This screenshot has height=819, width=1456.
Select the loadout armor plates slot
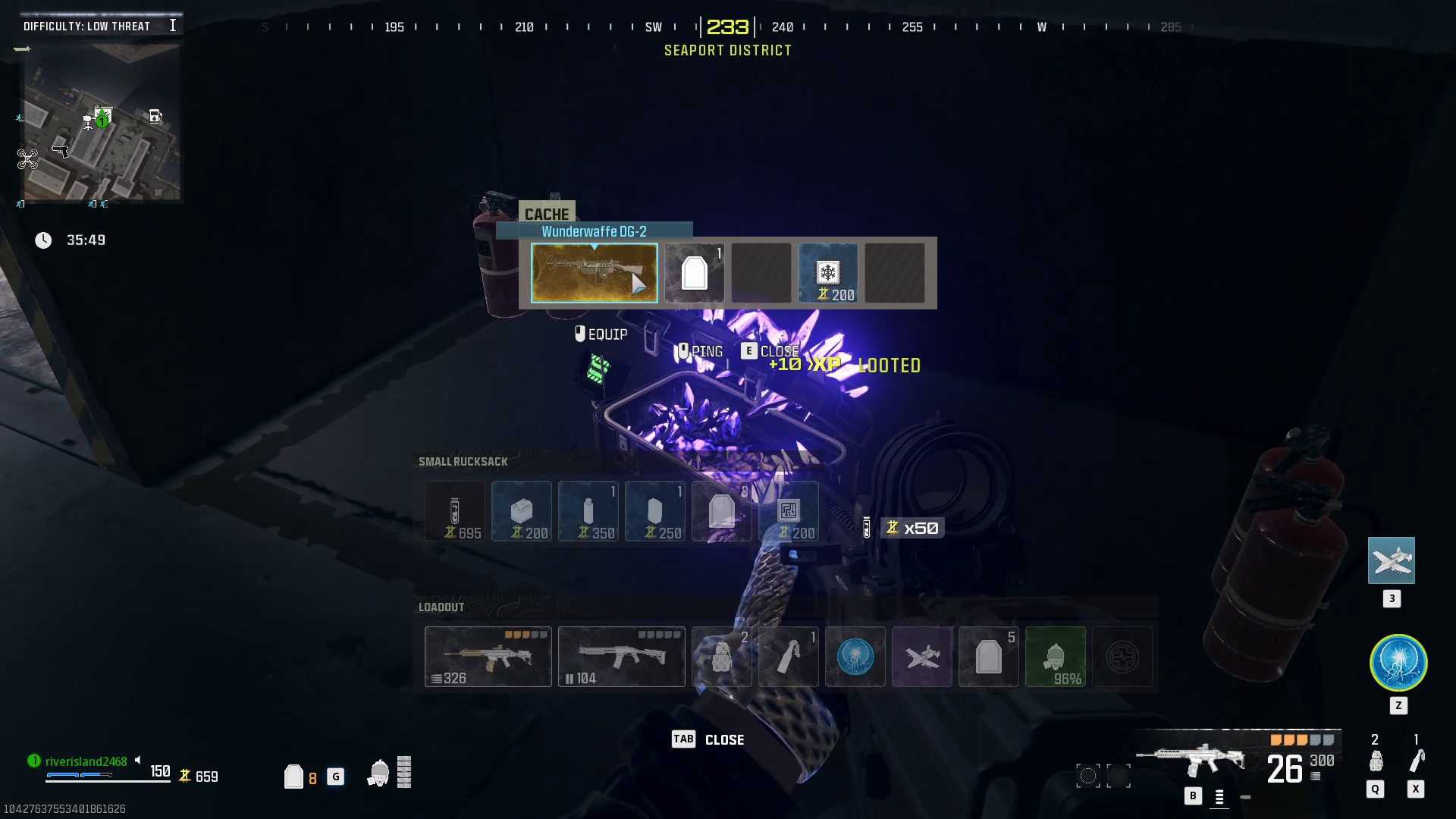tap(989, 657)
